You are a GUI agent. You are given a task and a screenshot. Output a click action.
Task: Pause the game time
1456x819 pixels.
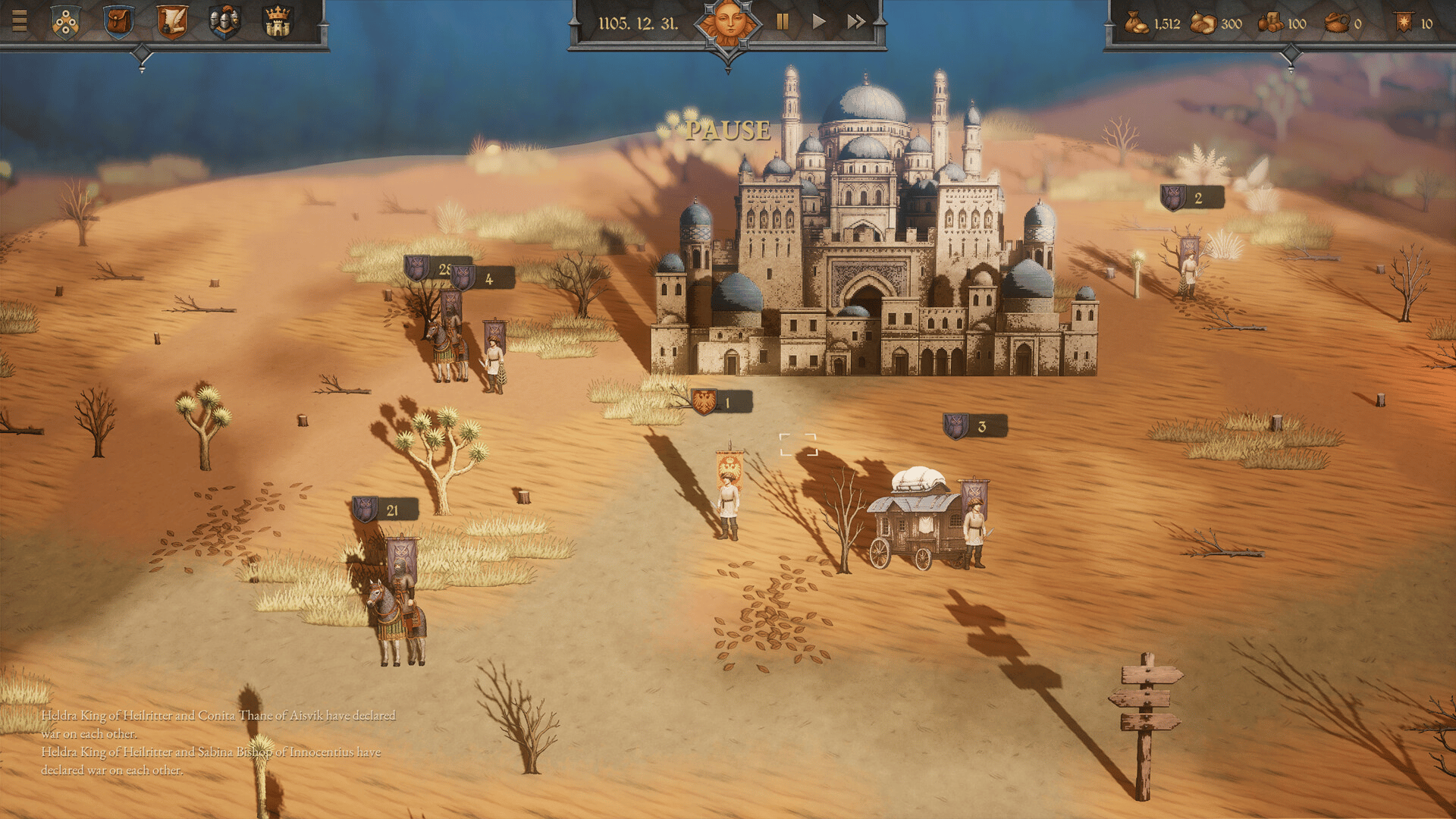[783, 22]
